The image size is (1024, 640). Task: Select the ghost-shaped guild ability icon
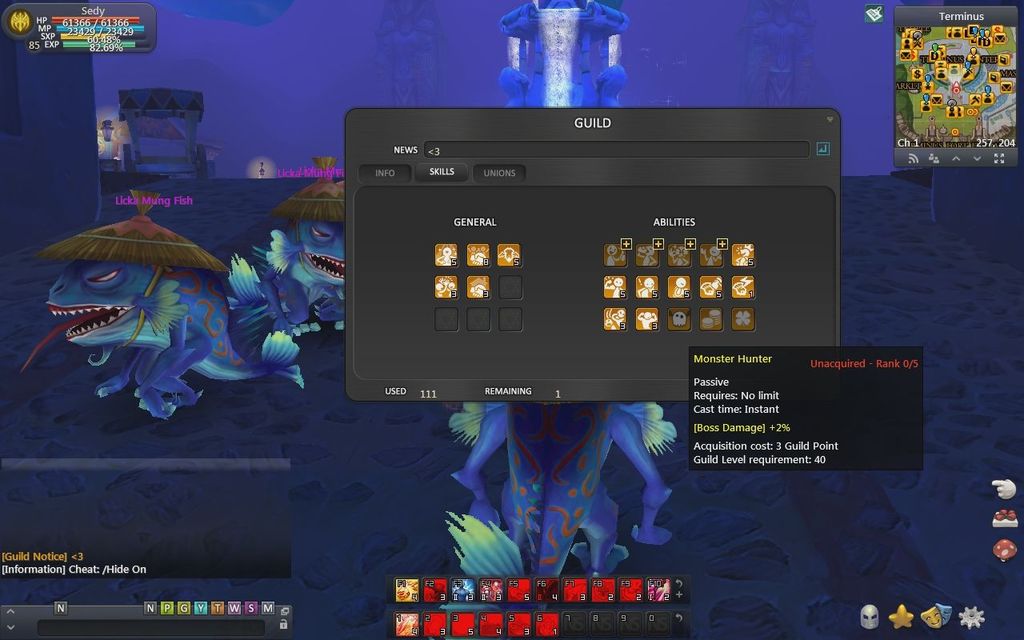(679, 319)
